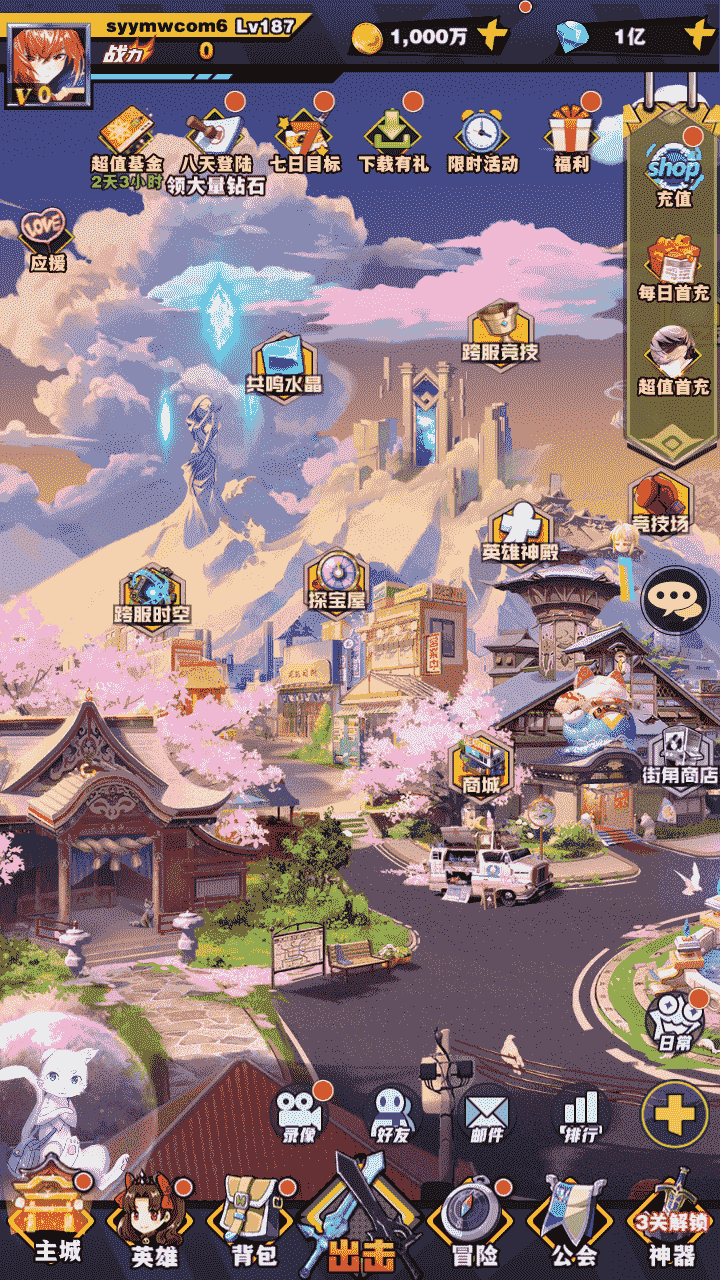Open the 探宝屋 treasure house

click(336, 578)
